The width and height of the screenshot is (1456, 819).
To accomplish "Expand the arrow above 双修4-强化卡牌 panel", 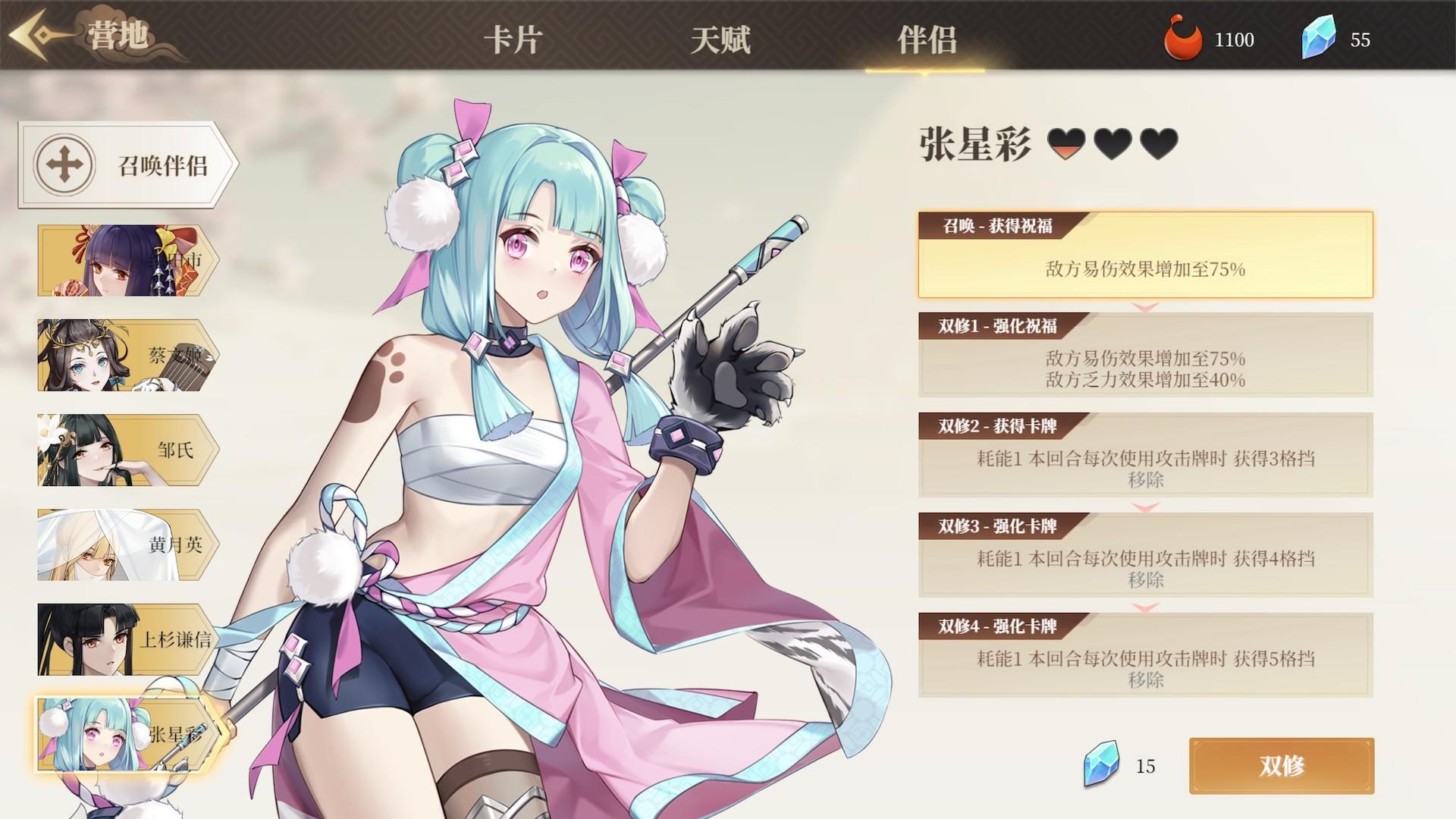I will click(x=1144, y=607).
